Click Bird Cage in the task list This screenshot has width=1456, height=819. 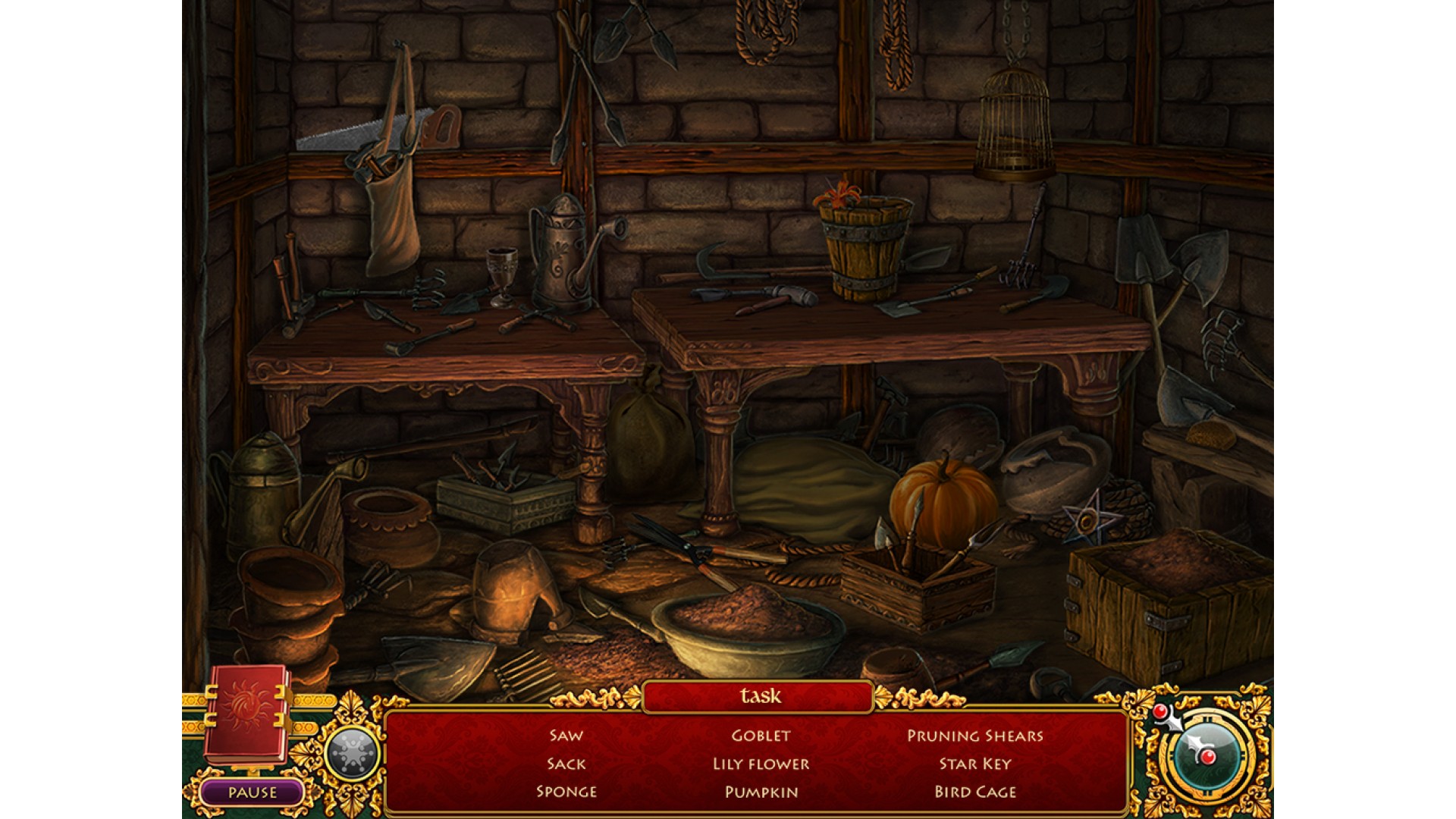[975, 792]
